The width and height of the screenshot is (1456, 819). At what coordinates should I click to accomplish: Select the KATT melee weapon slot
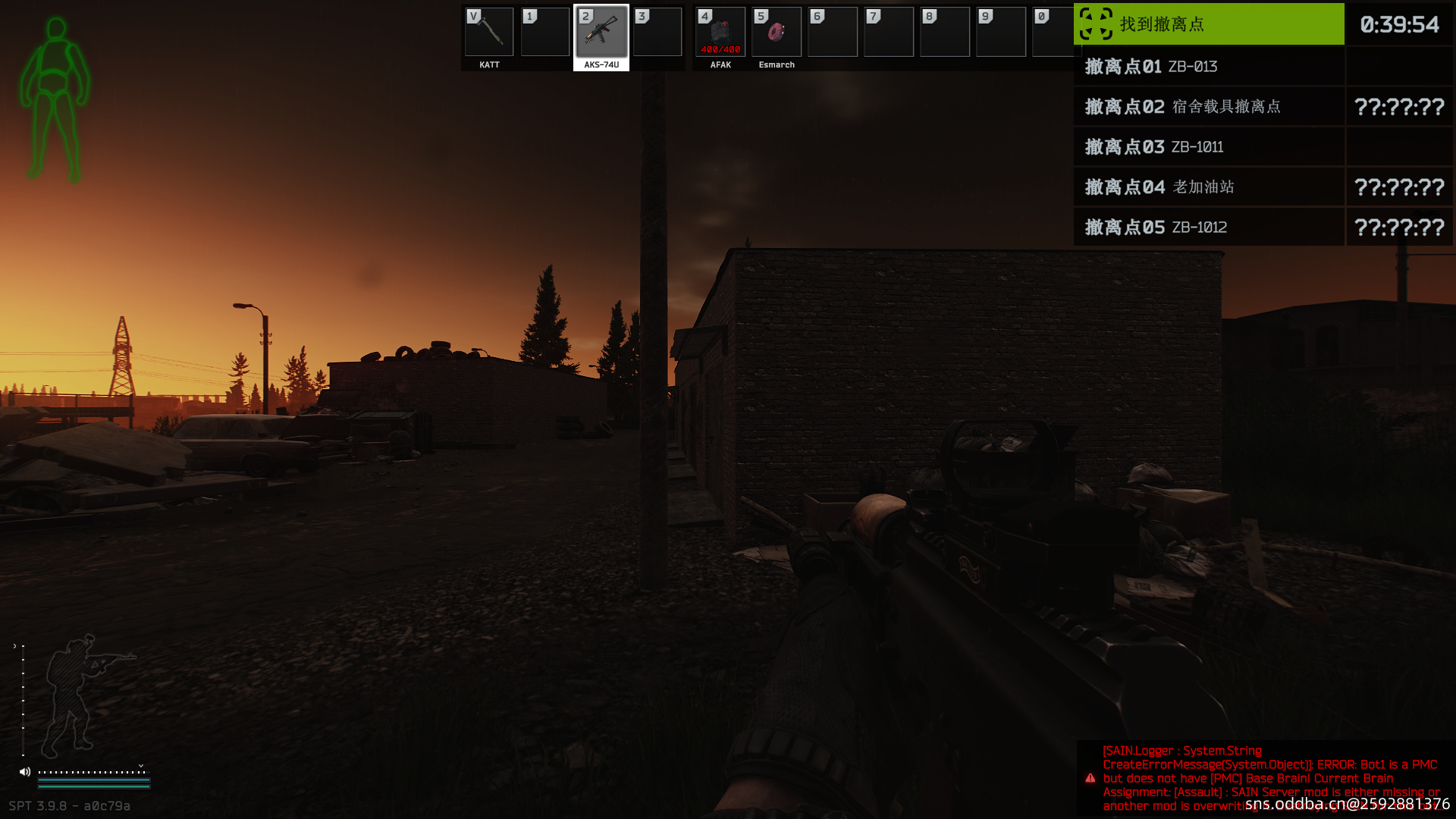click(489, 33)
